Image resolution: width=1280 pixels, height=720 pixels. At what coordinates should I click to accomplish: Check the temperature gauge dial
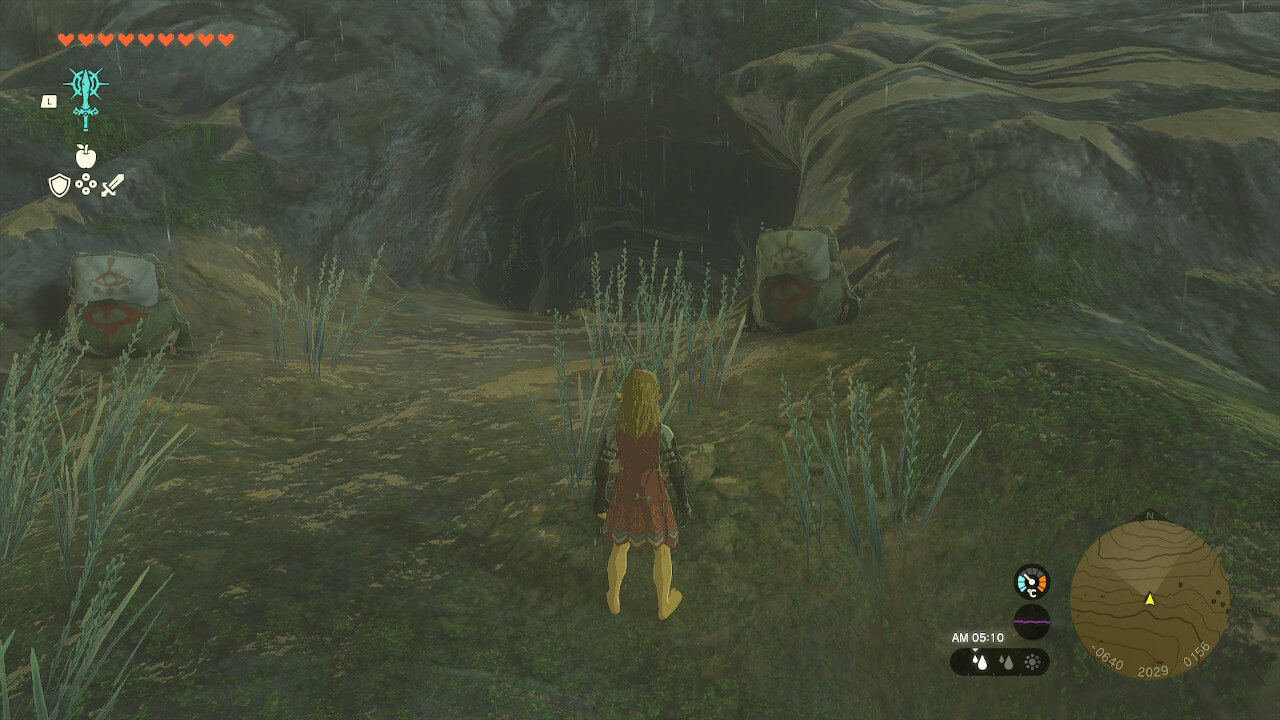[x=1031, y=582]
